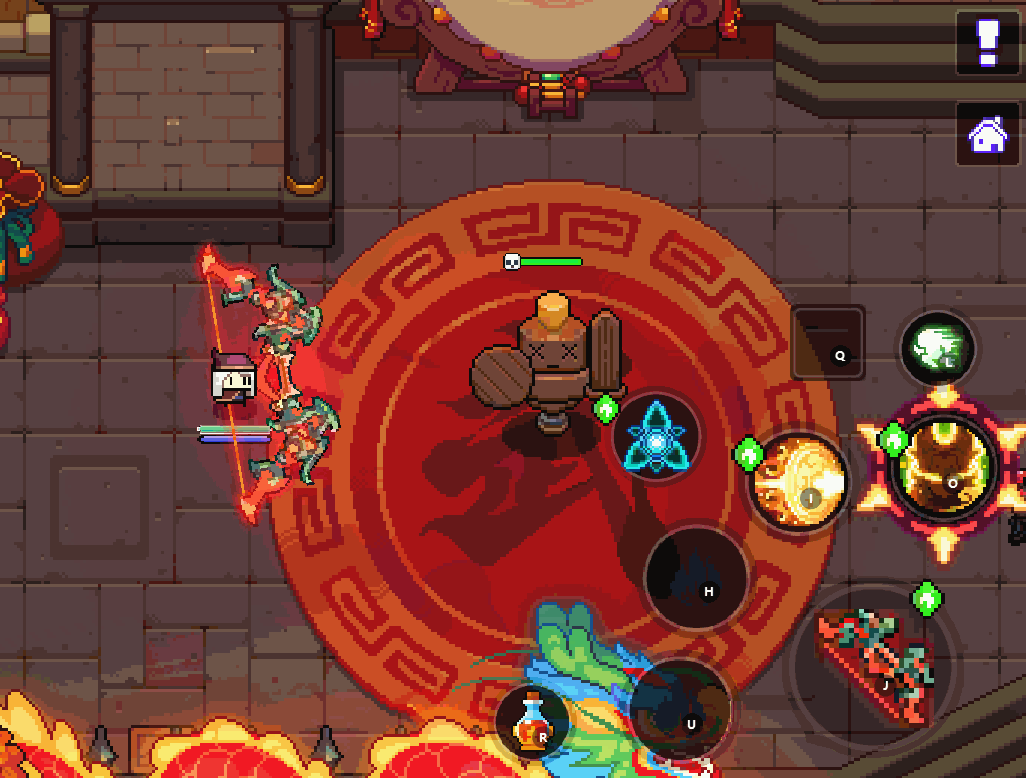The image size is (1026, 778).
Task: Use the green dash skill
Action: [938, 349]
